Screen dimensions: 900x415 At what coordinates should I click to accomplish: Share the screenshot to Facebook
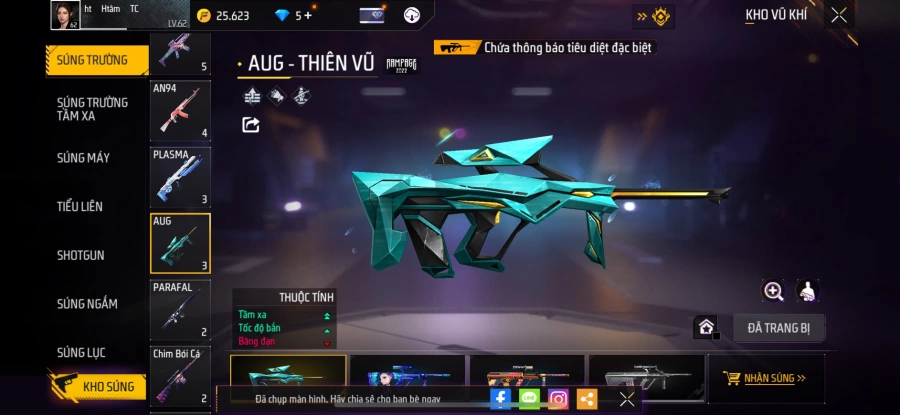tap(501, 399)
